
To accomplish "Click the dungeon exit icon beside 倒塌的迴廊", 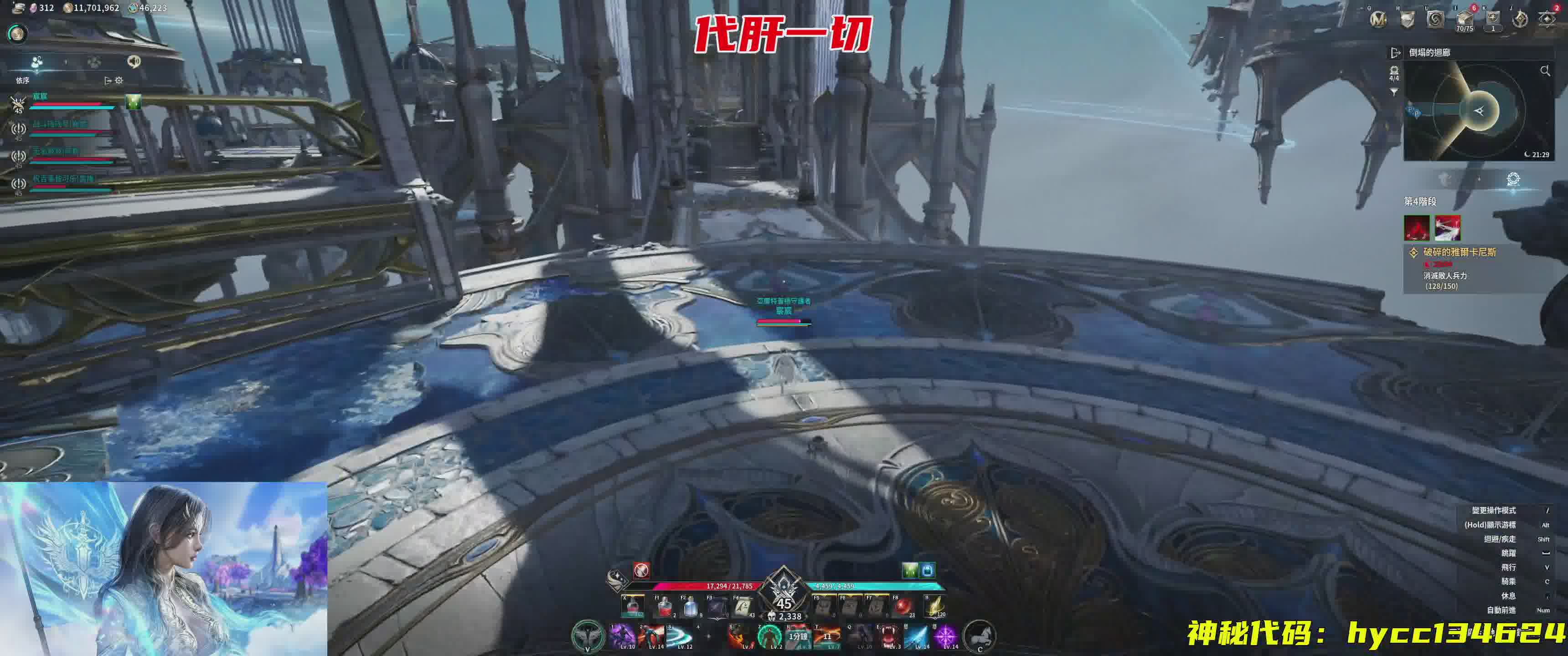I will 1396,53.
